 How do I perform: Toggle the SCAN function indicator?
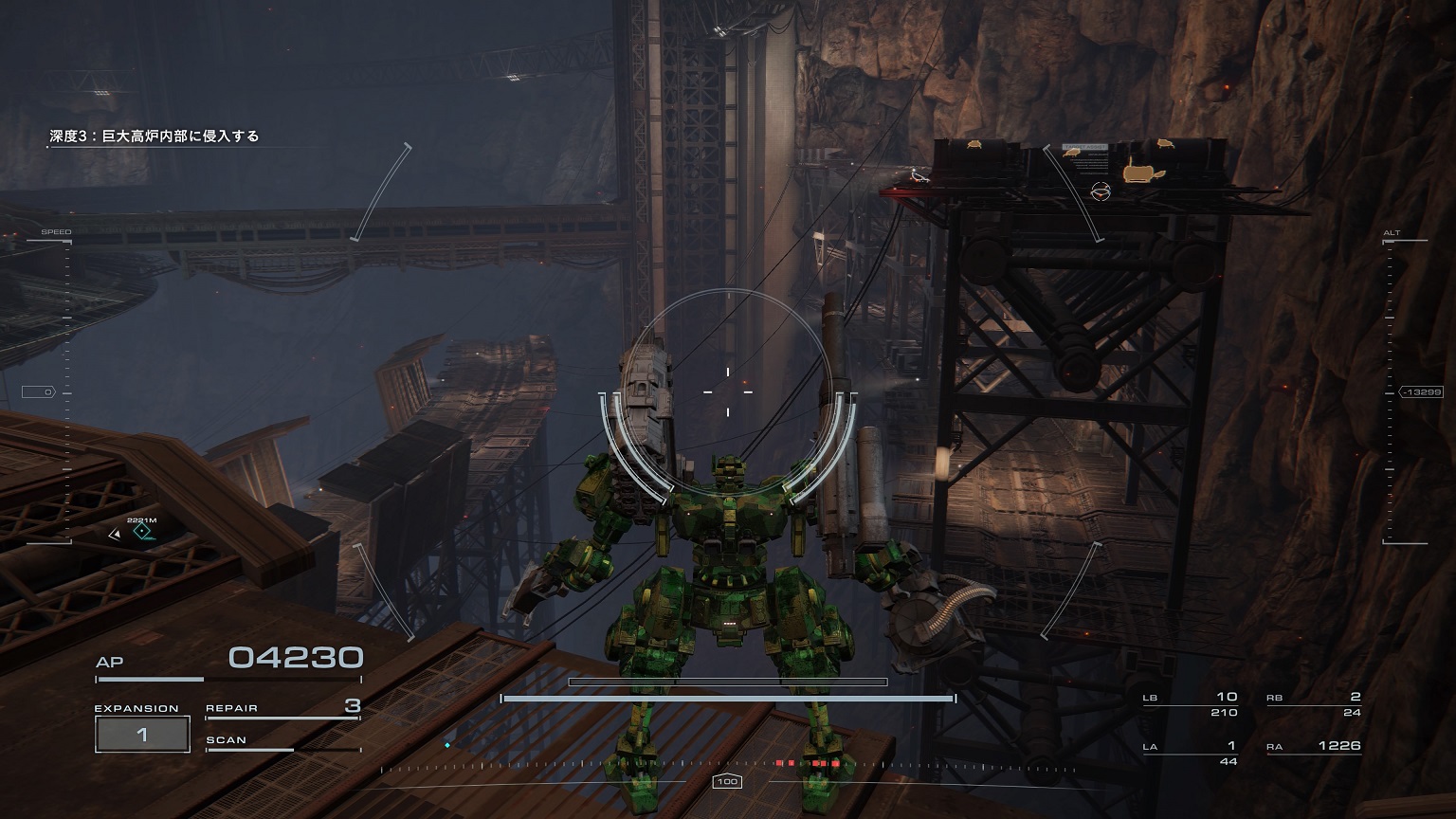(x=227, y=738)
